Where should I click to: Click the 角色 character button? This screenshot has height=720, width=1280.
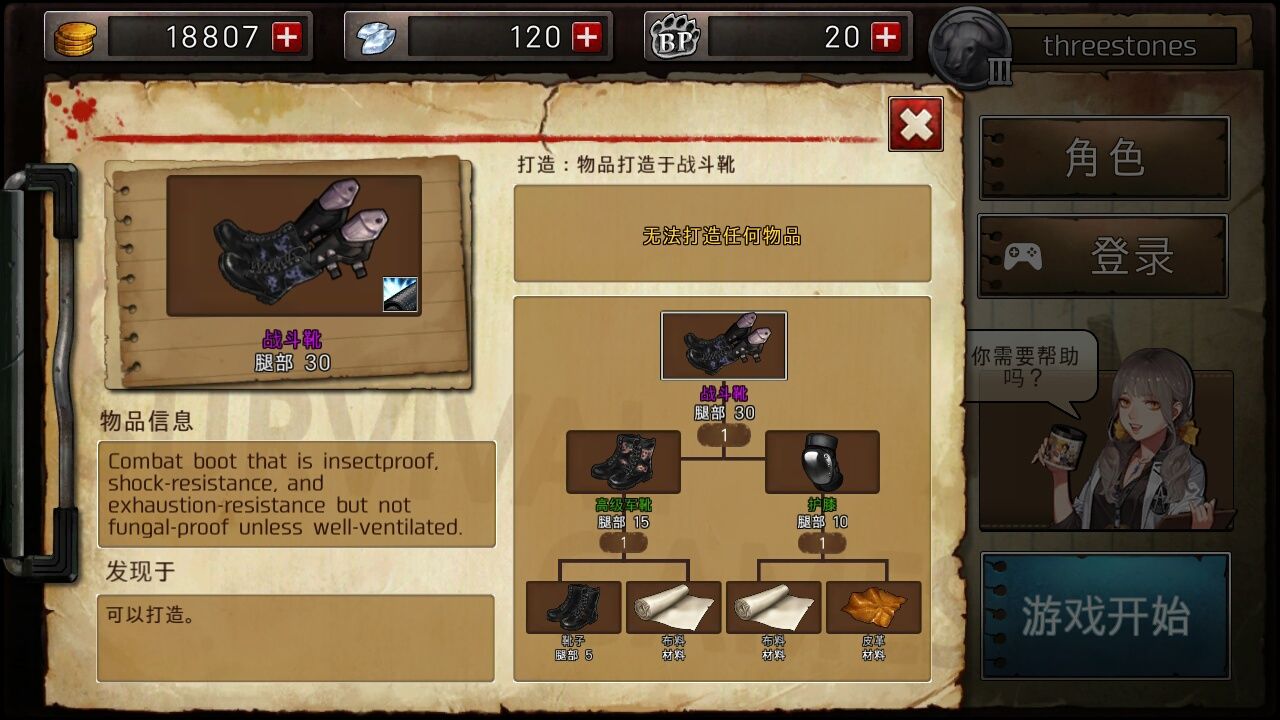1104,157
